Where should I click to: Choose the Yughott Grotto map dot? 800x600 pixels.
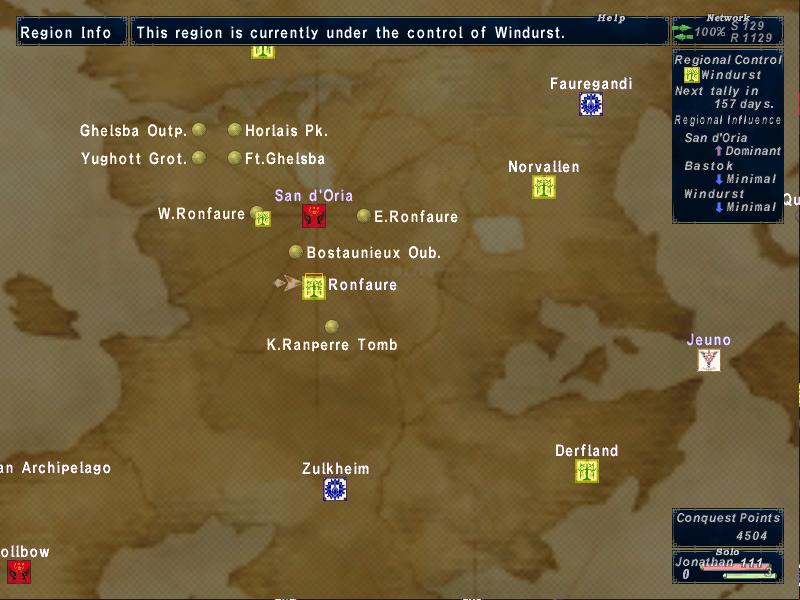tap(199, 157)
